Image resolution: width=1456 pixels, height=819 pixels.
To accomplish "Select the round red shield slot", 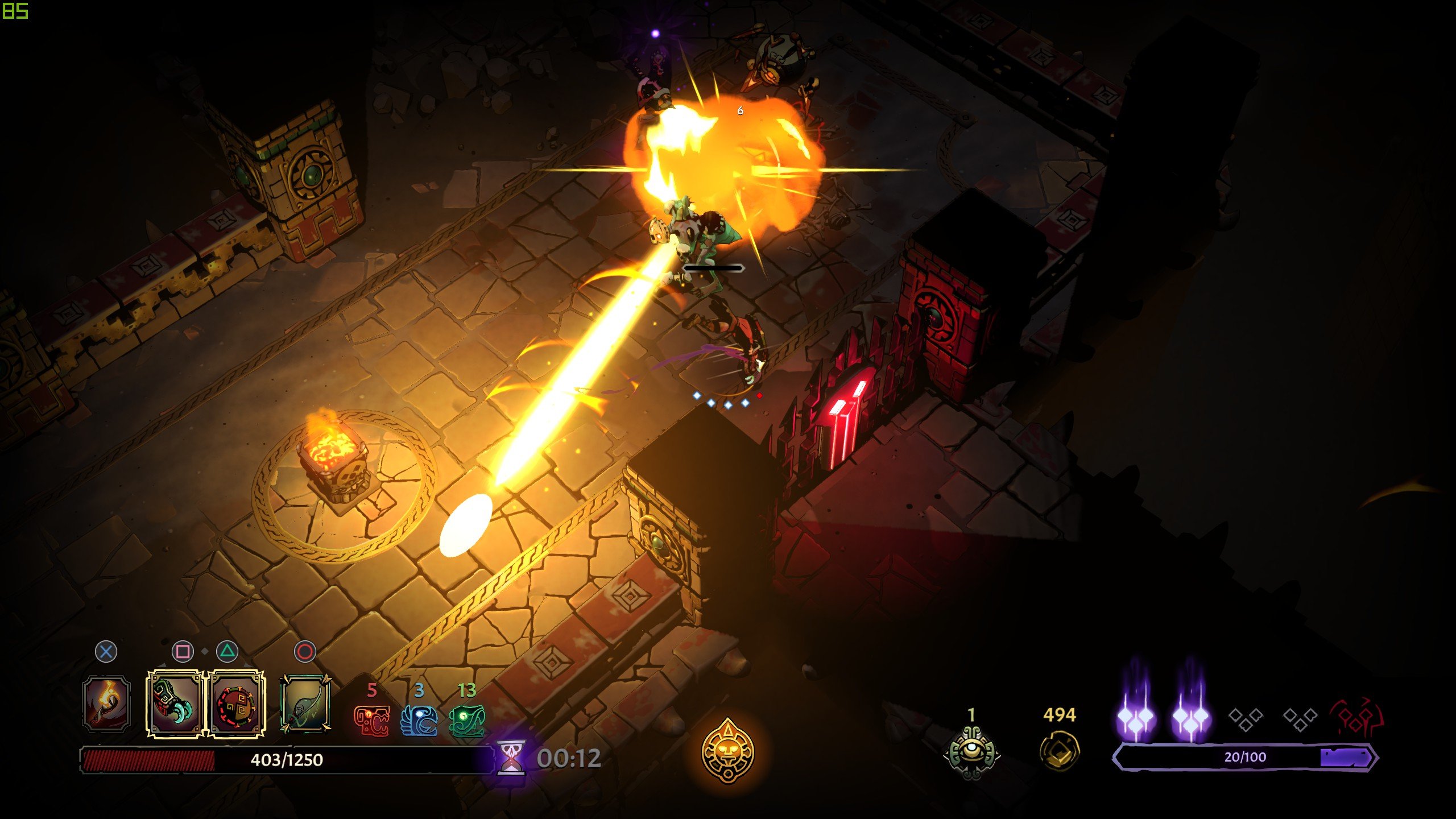I will [236, 704].
